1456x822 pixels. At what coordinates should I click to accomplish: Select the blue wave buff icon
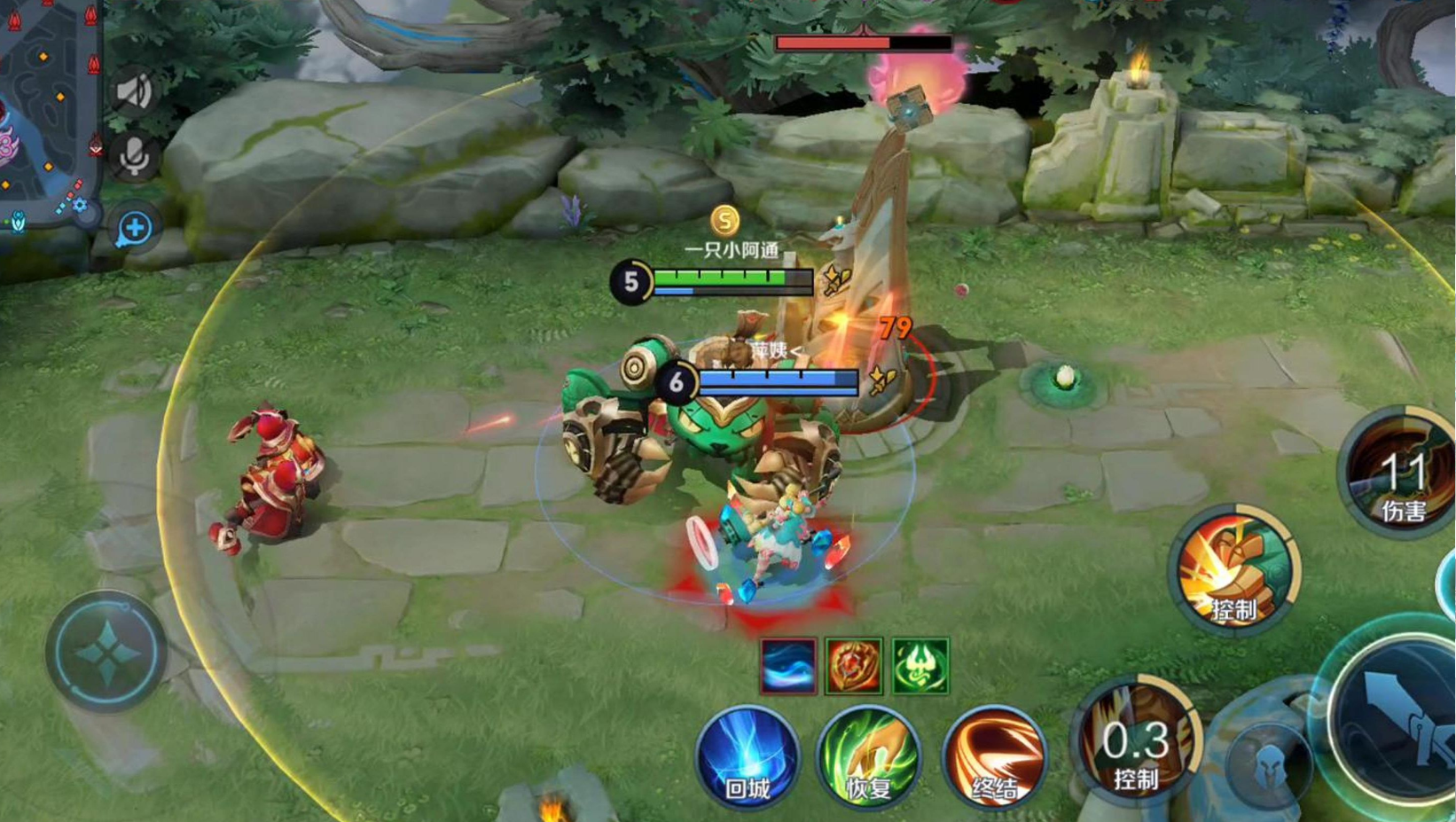[x=788, y=666]
